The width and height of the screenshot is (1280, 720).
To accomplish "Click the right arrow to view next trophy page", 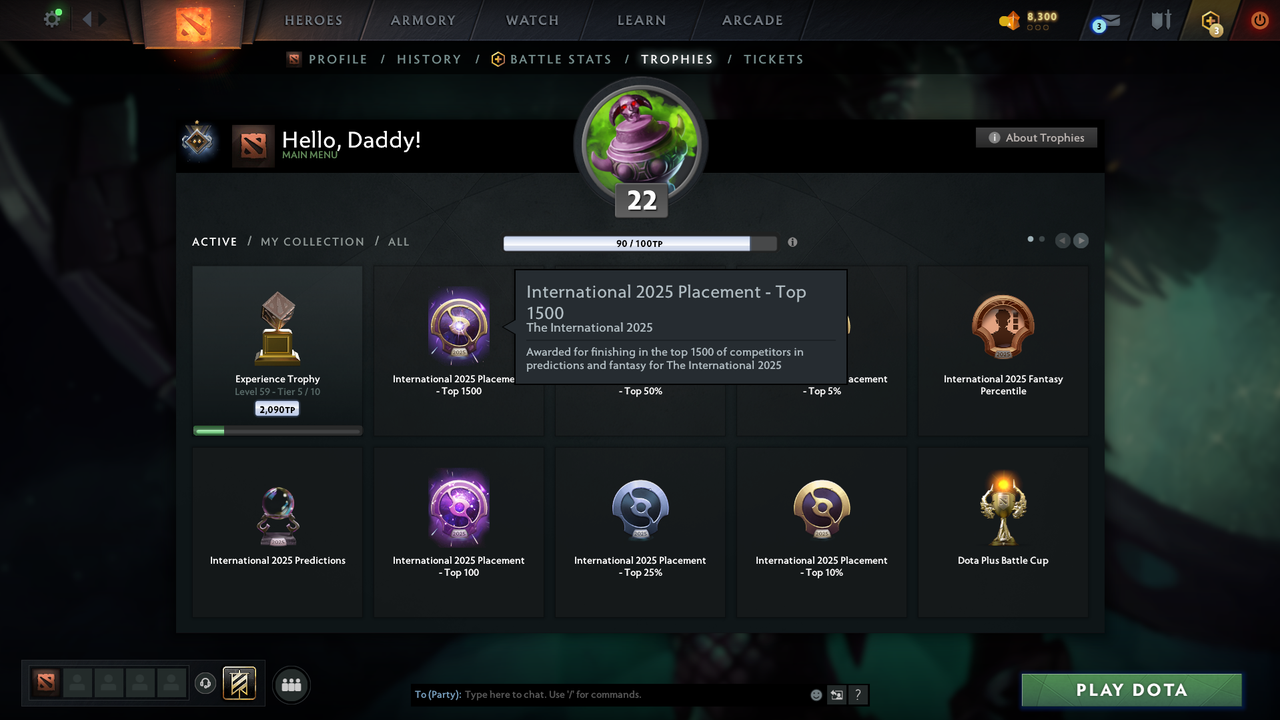I will click(x=1081, y=240).
